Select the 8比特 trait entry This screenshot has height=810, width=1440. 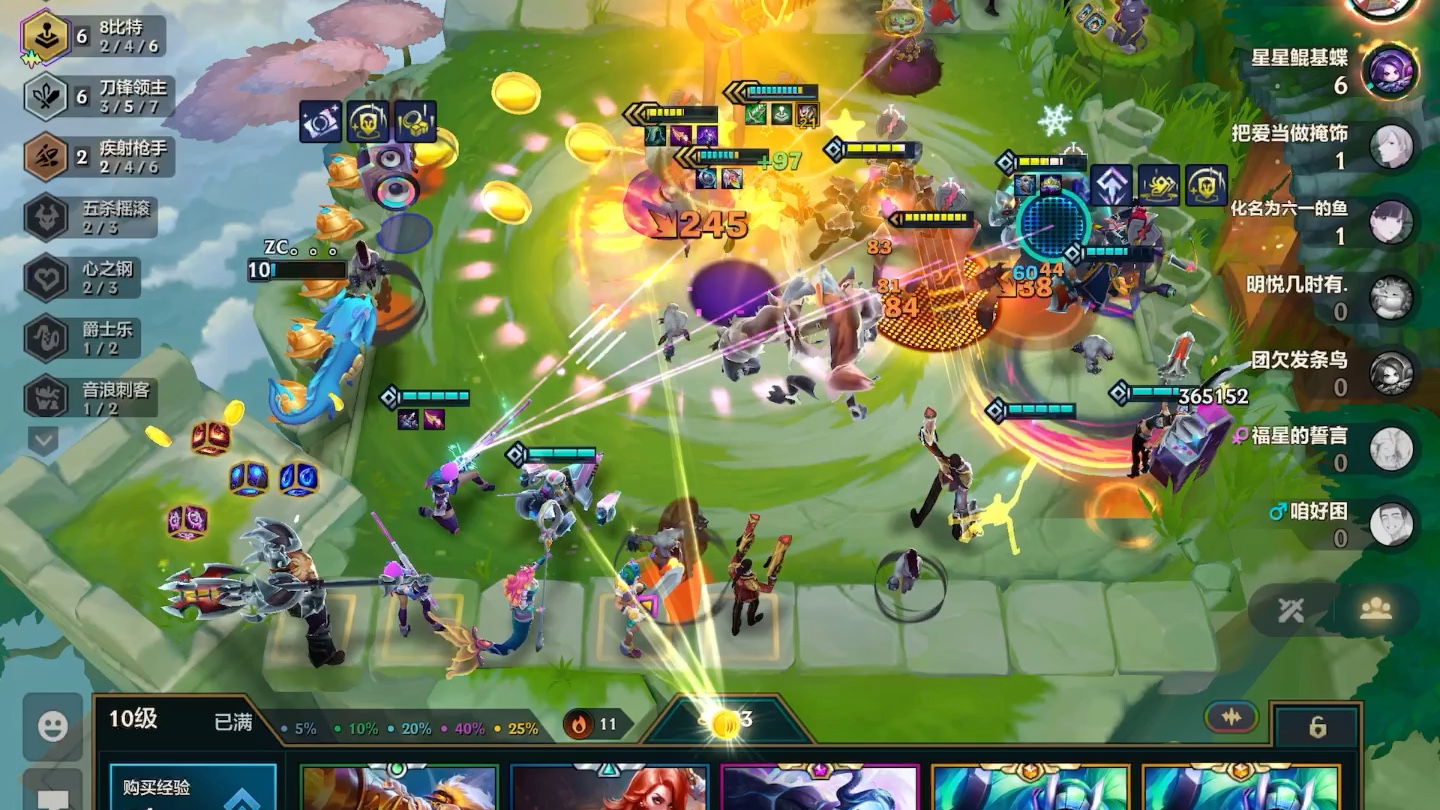coord(94,37)
